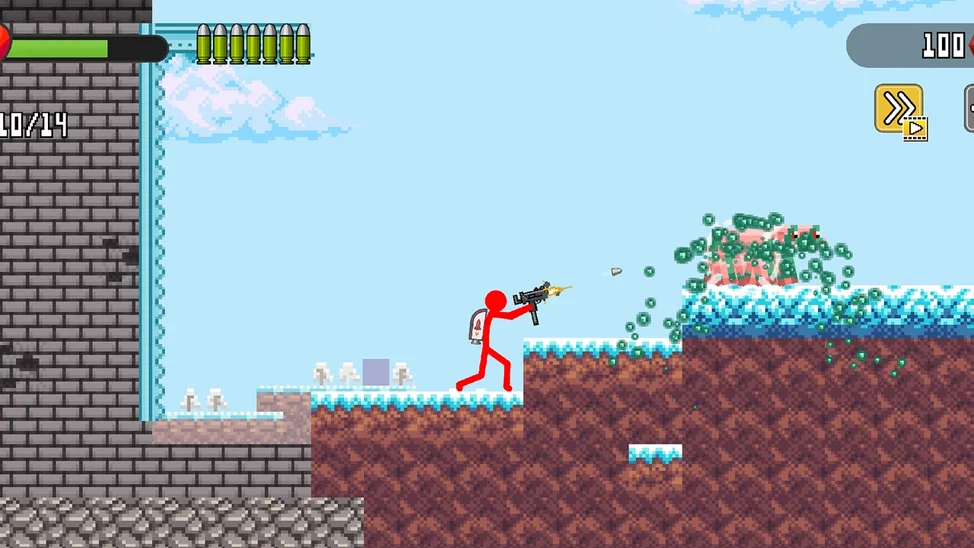Tap the yellow double-arrow skip button
This screenshot has height=548, width=974.
tap(898, 108)
